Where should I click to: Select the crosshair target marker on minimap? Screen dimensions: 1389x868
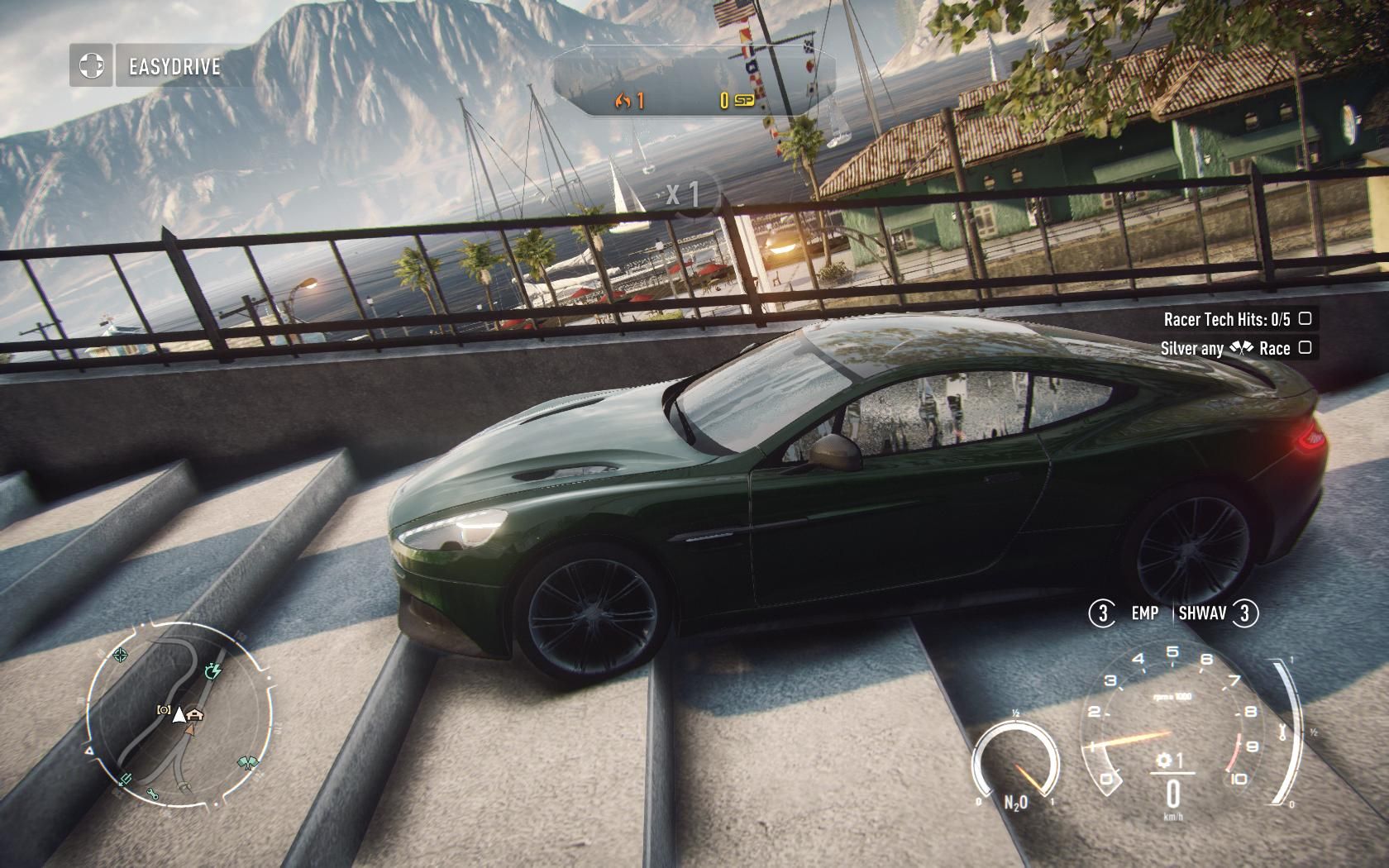121,656
